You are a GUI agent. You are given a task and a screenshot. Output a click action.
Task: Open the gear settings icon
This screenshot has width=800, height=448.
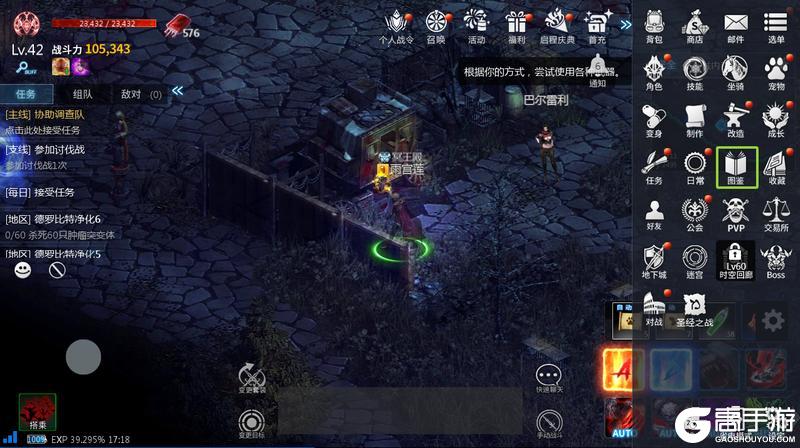772,322
